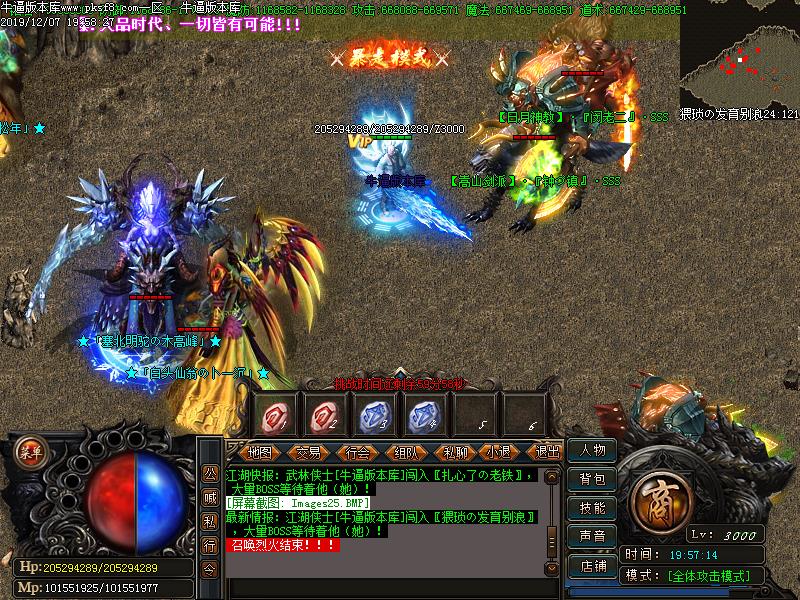Select the 公 public chat channel

click(209, 473)
